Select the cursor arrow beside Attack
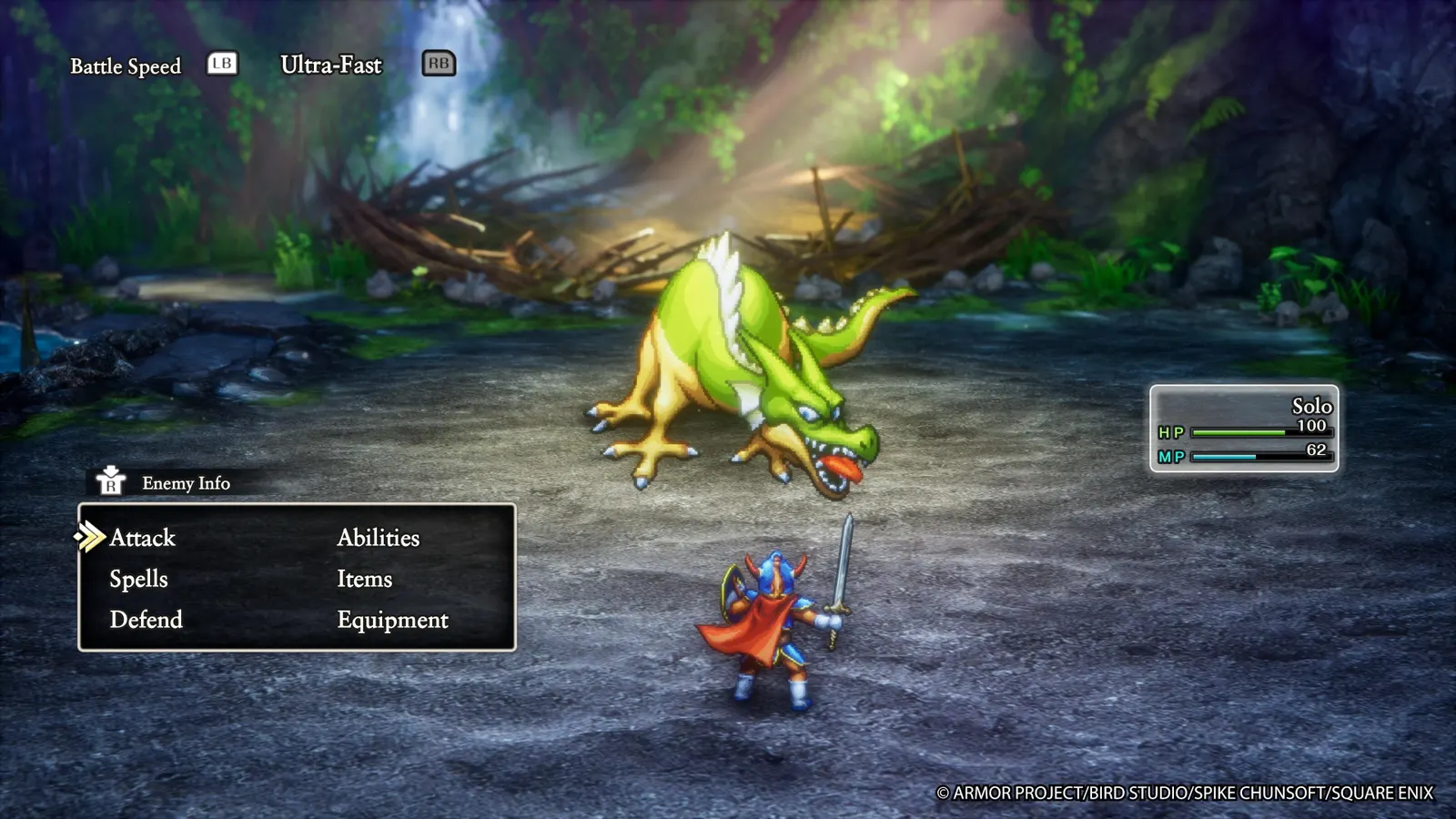Screen dimensions: 1456x819 (90, 537)
